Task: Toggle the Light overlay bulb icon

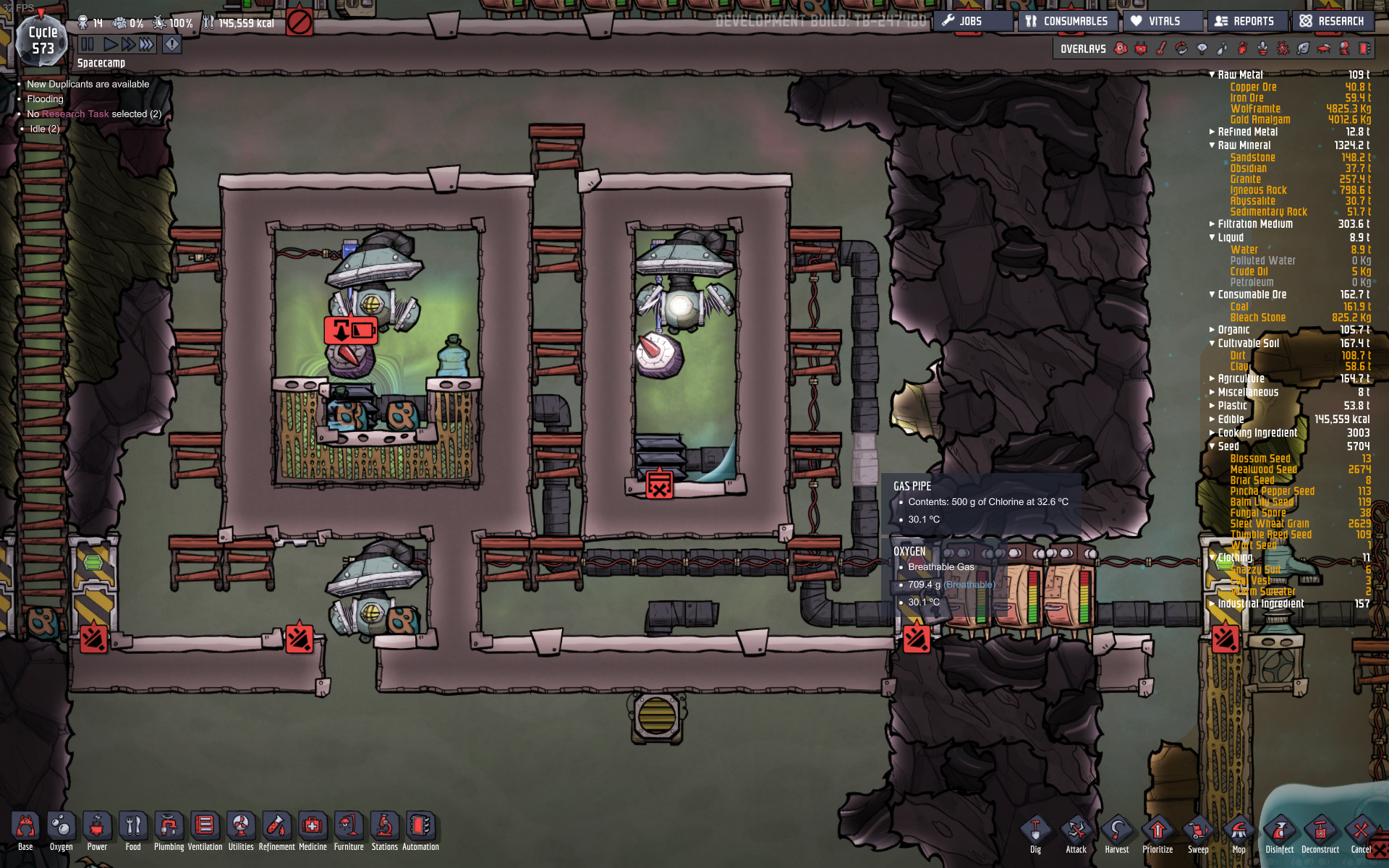Action: click(x=1201, y=48)
